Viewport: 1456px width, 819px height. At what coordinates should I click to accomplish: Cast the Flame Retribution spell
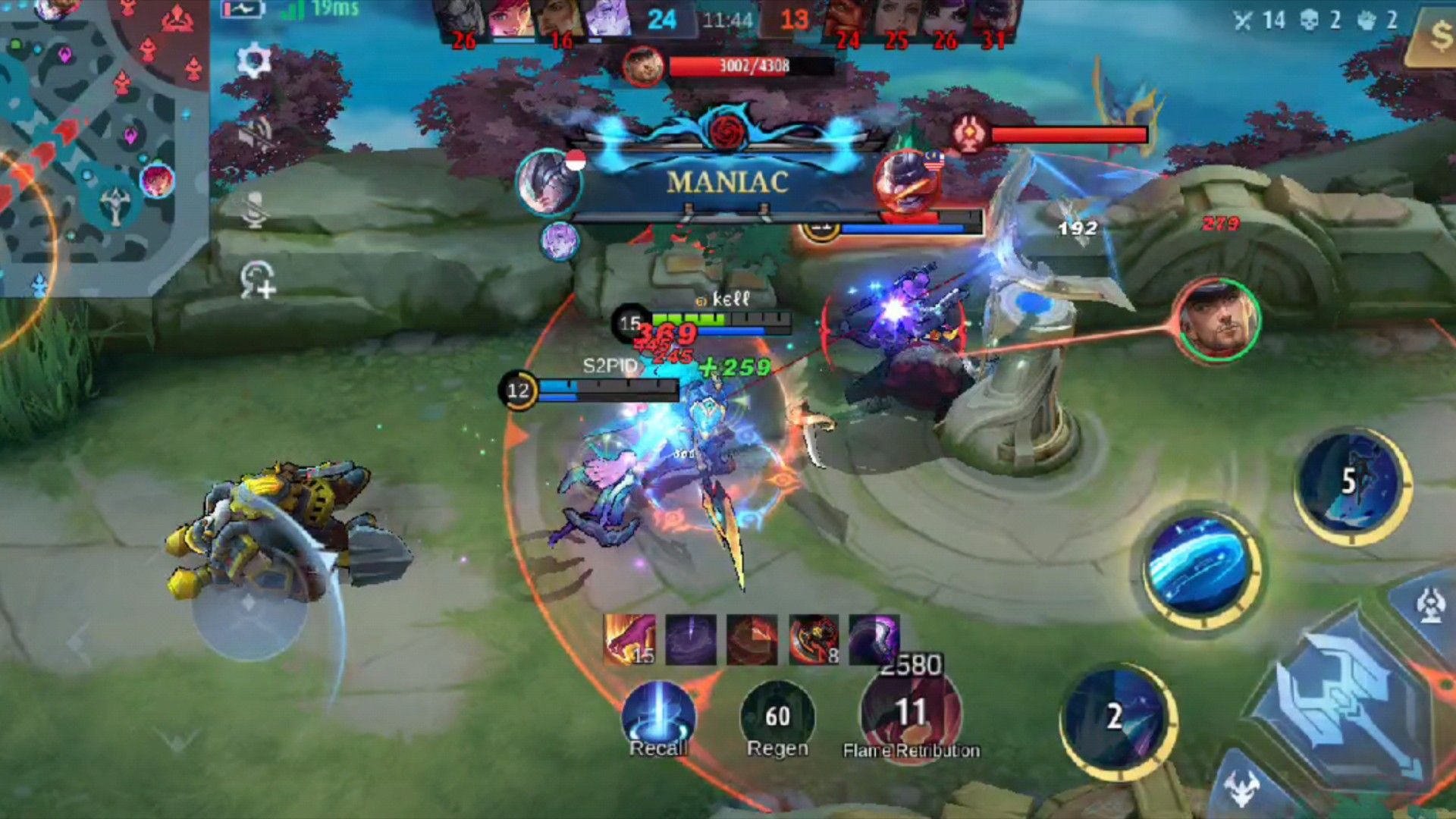910,713
